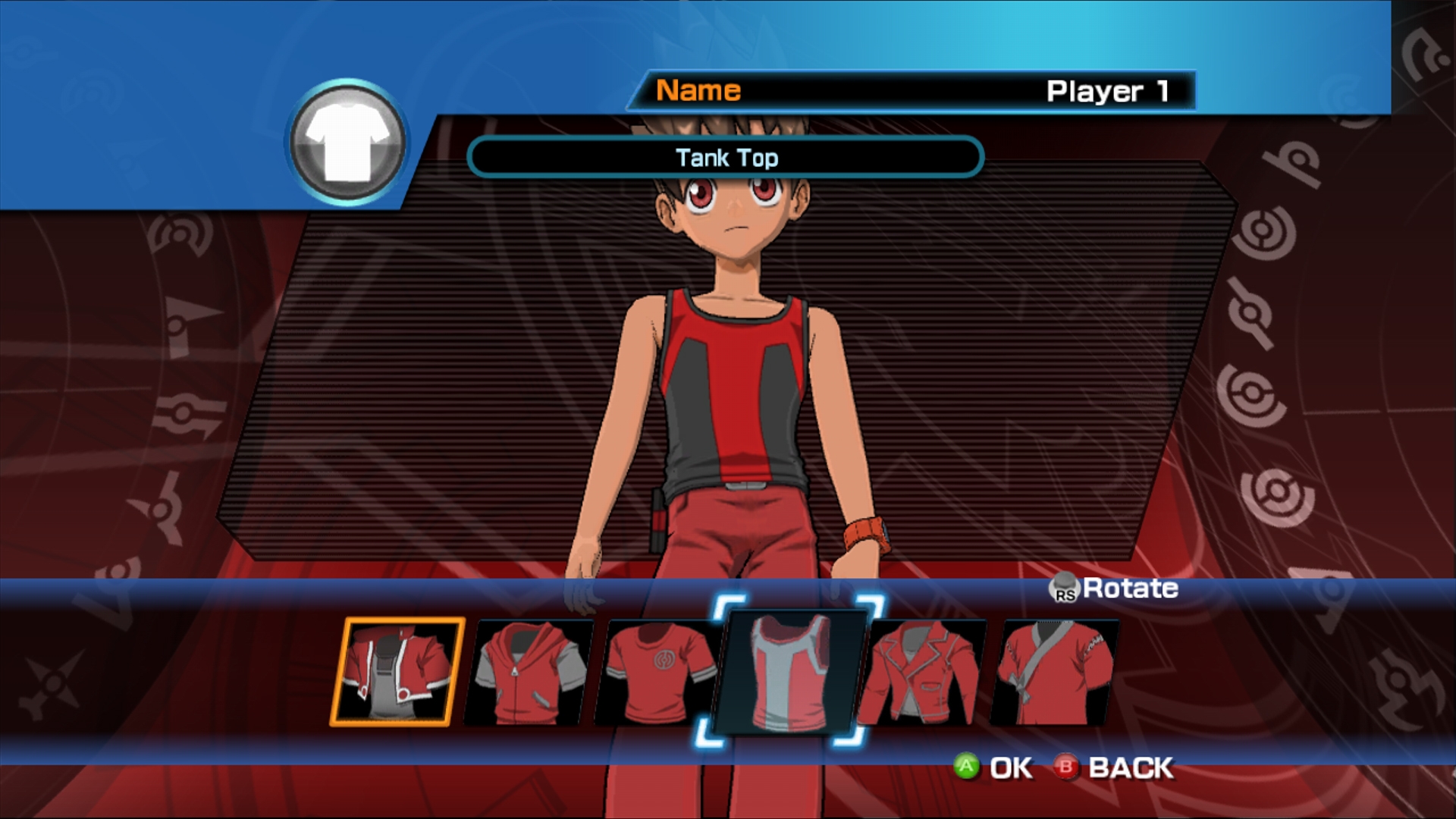Select the open red jacket thumbnail
Image resolution: width=1456 pixels, height=819 pixels.
(397, 671)
